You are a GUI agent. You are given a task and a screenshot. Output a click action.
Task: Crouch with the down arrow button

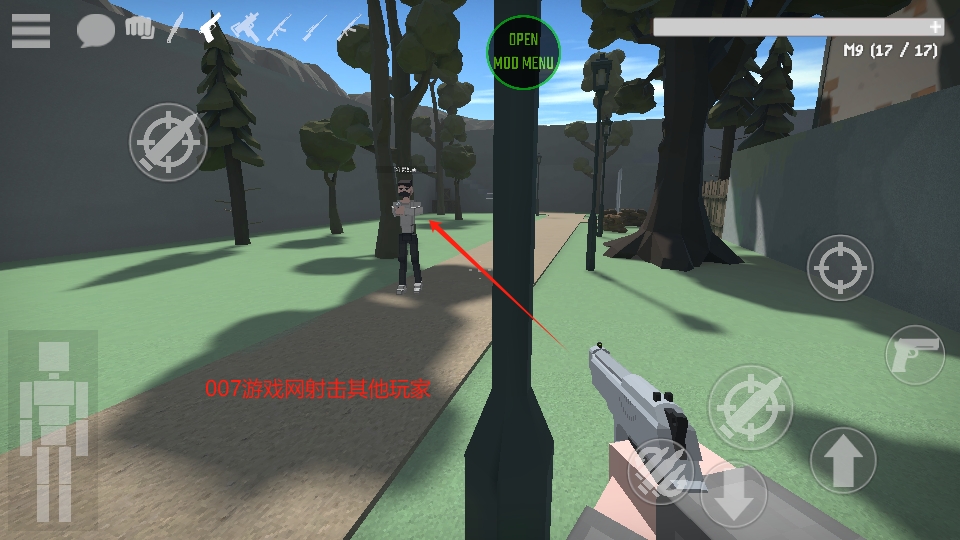point(733,497)
